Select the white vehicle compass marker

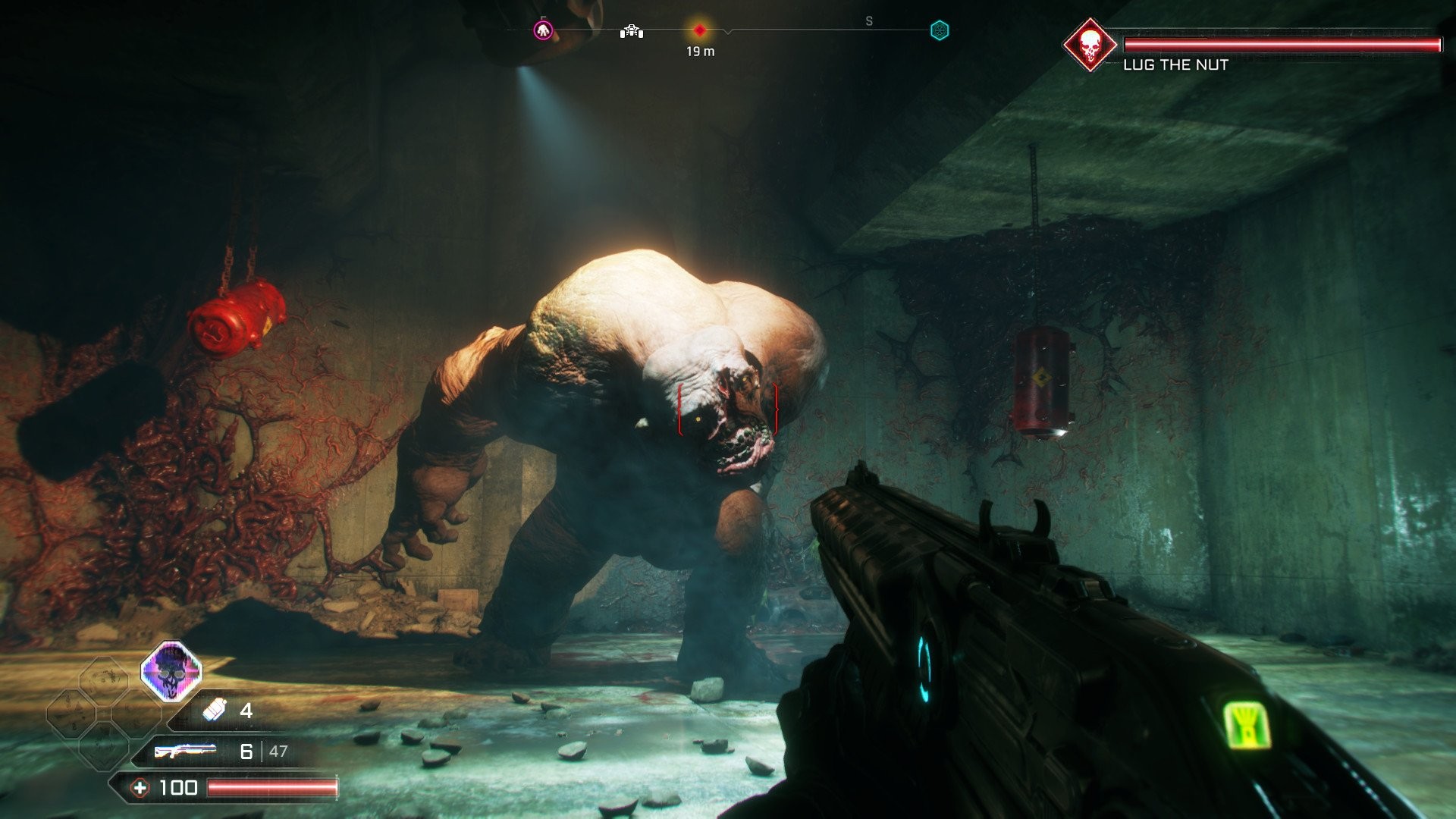point(632,31)
